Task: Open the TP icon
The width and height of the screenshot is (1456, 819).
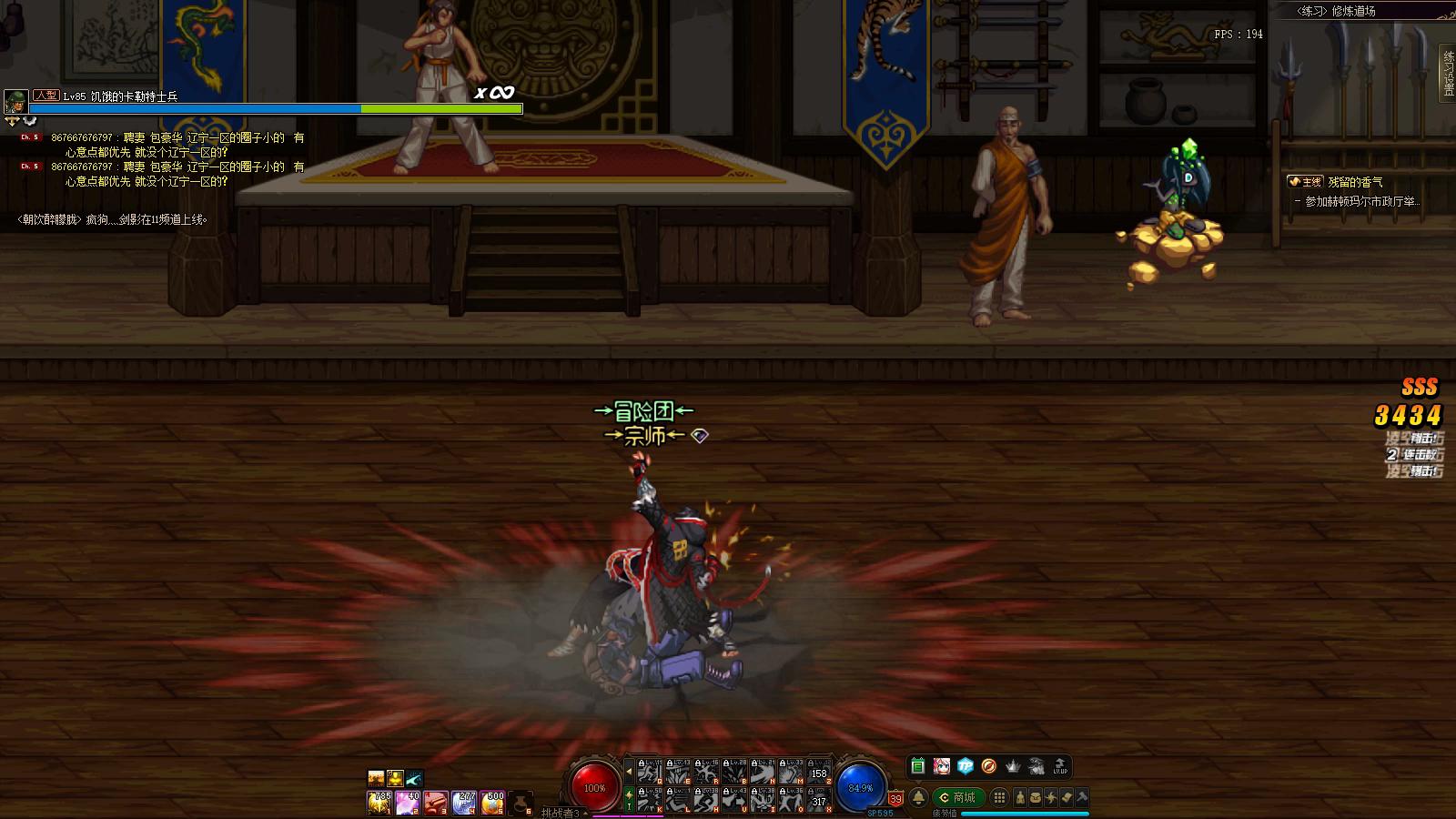Action: 965,766
